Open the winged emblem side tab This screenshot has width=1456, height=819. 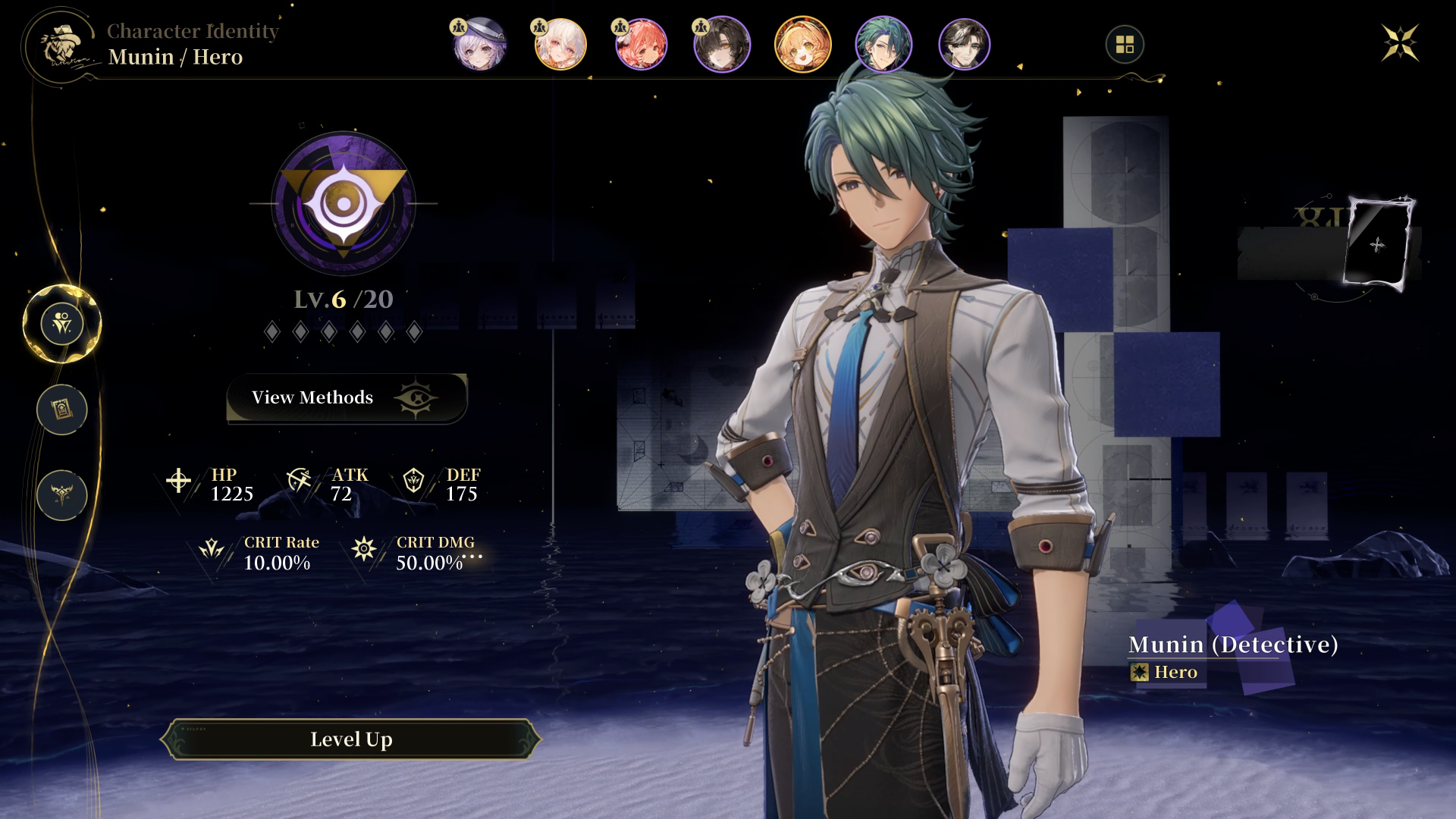[x=62, y=495]
